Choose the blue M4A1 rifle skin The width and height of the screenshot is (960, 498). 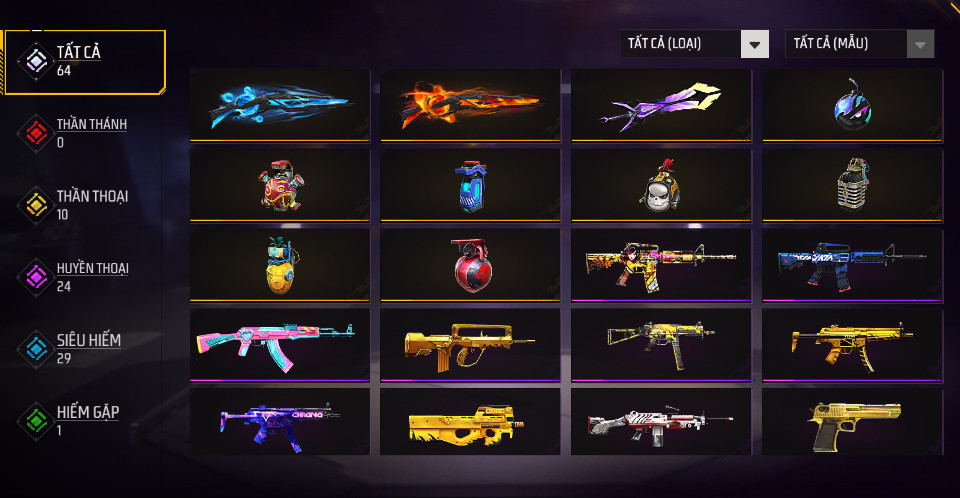click(852, 264)
